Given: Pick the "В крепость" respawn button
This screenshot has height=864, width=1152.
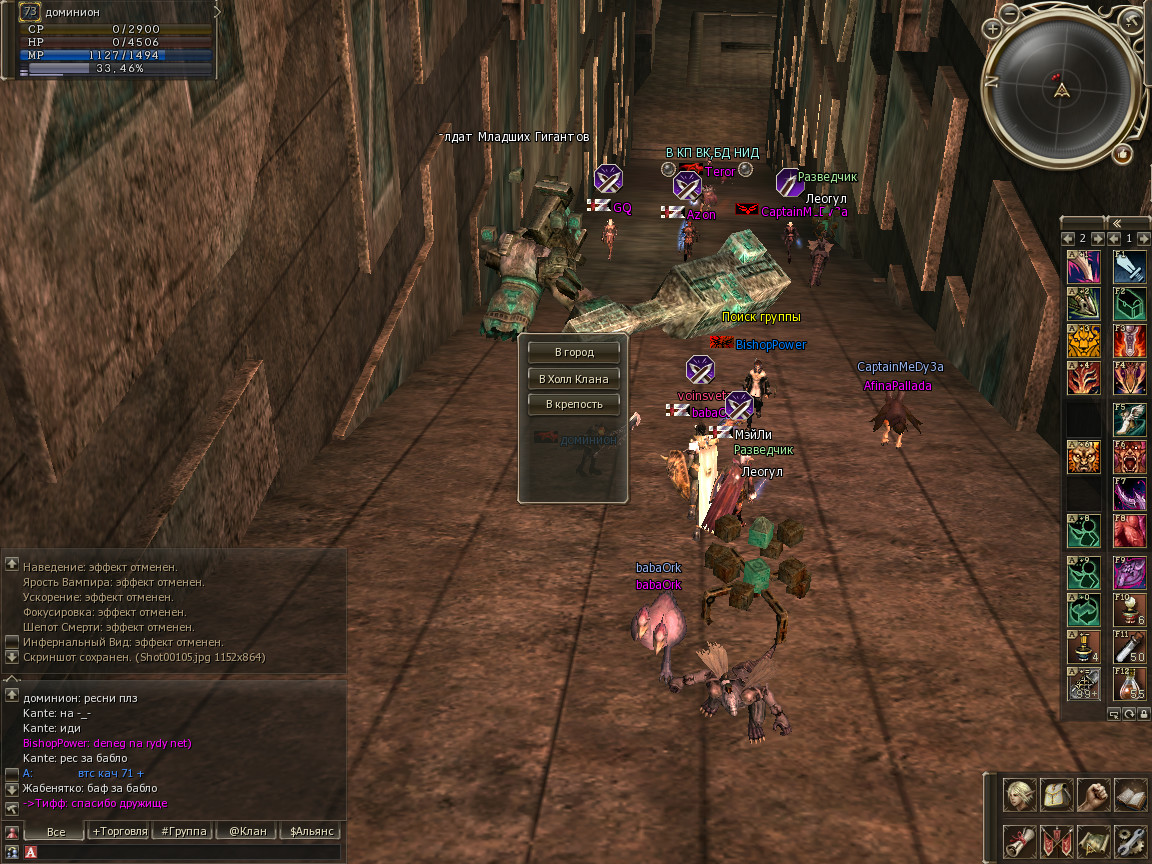Looking at the screenshot, I should pyautogui.click(x=574, y=404).
